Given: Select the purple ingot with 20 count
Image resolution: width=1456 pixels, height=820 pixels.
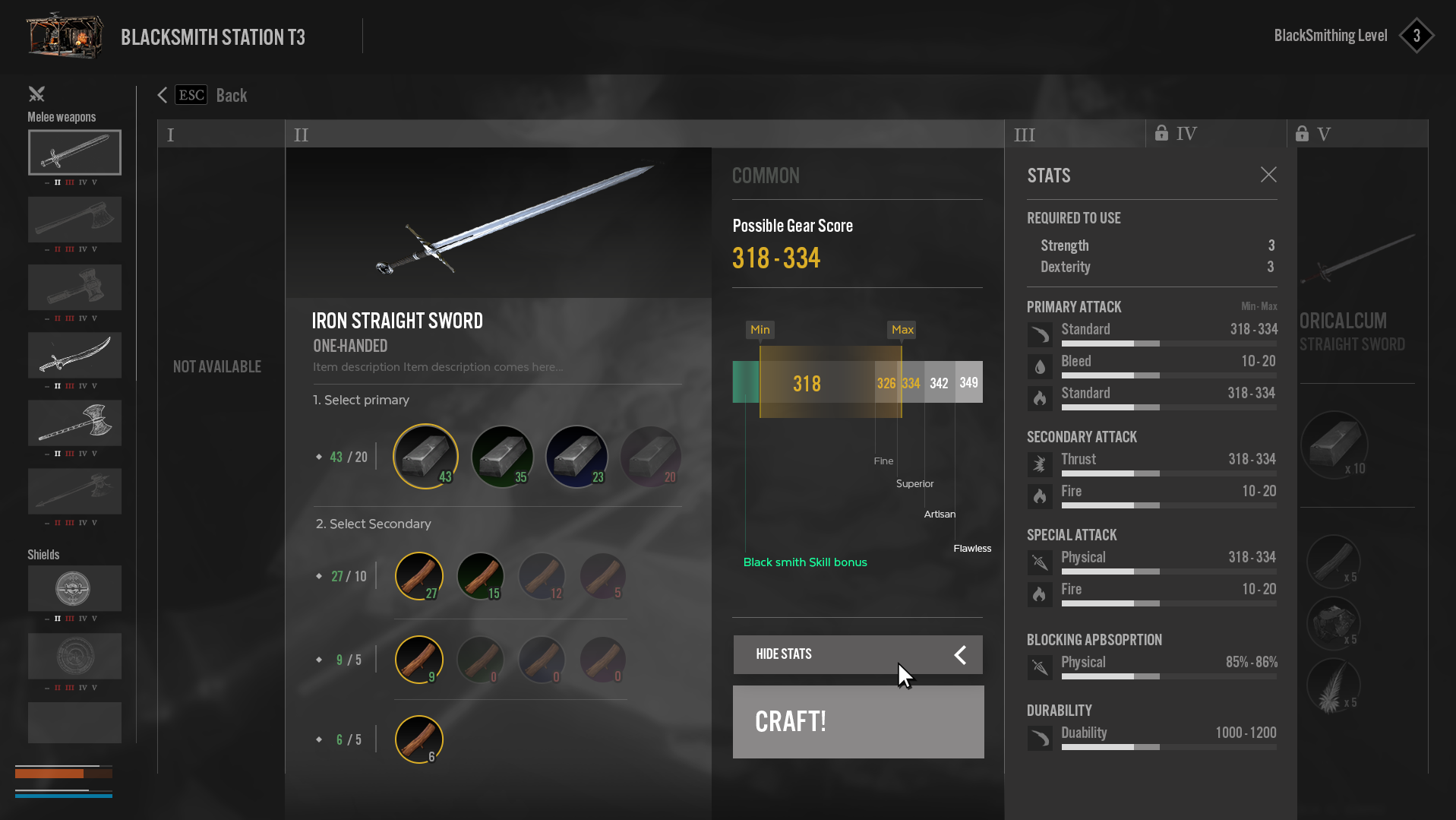Looking at the screenshot, I should tap(651, 456).
